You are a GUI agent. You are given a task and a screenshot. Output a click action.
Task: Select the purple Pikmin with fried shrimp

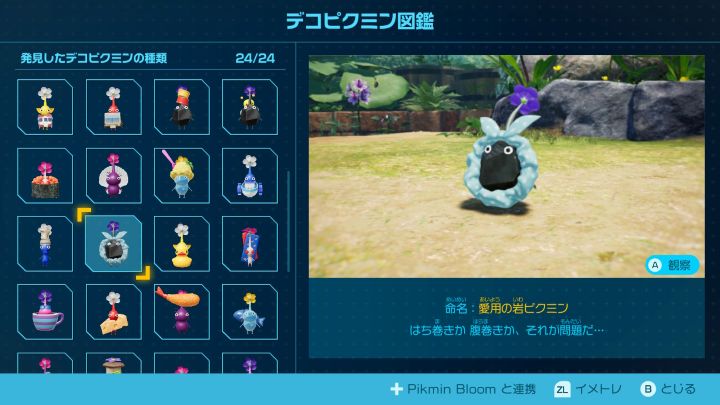point(181,312)
